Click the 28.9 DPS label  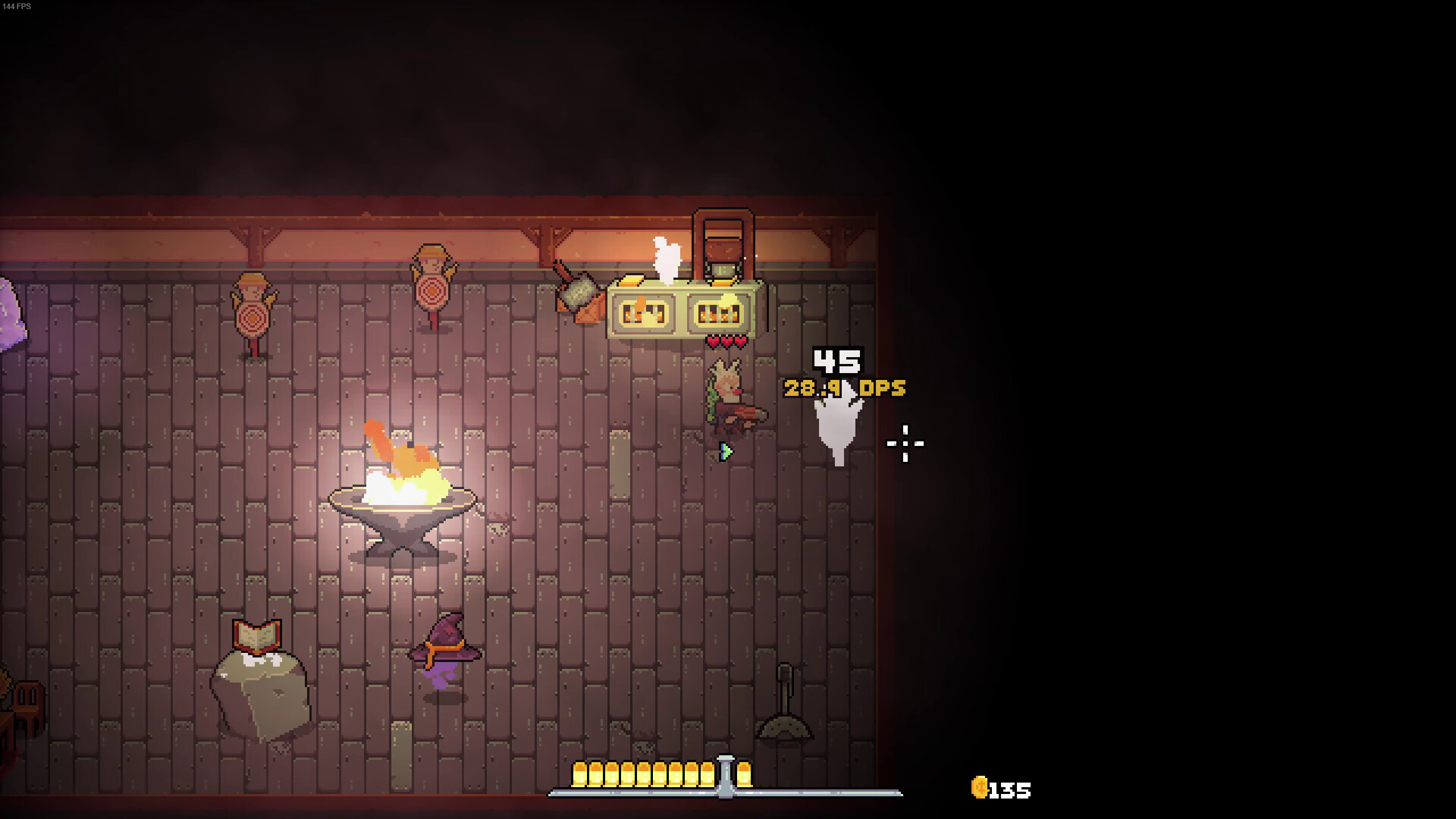click(843, 388)
